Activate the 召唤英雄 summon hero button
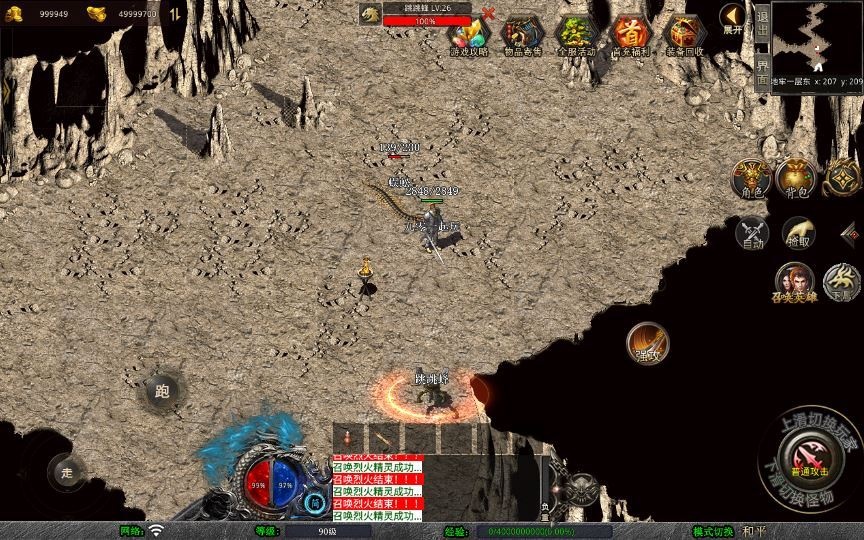The width and height of the screenshot is (864, 540). (x=795, y=284)
